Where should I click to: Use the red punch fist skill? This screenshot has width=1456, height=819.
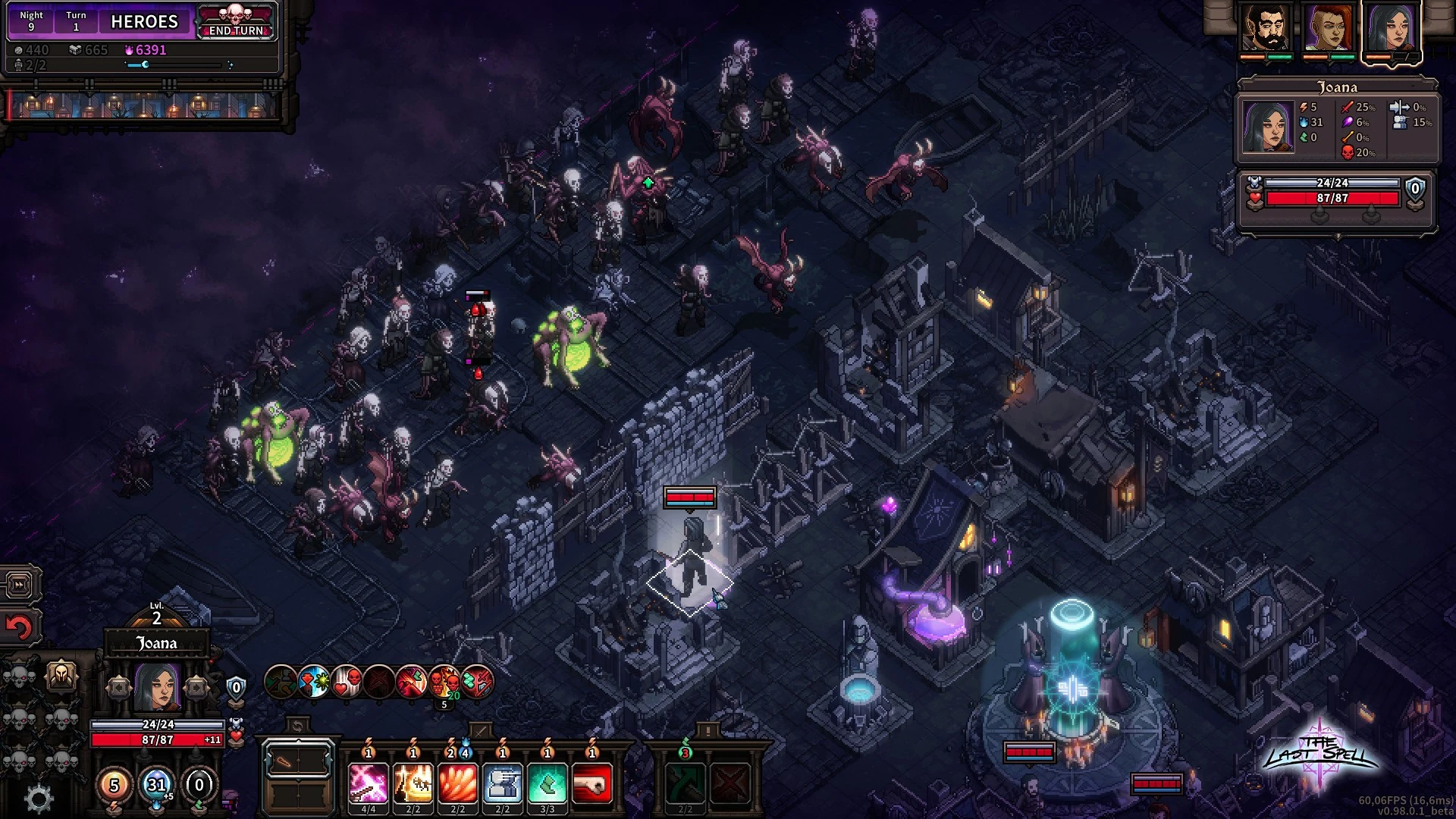coord(592,783)
